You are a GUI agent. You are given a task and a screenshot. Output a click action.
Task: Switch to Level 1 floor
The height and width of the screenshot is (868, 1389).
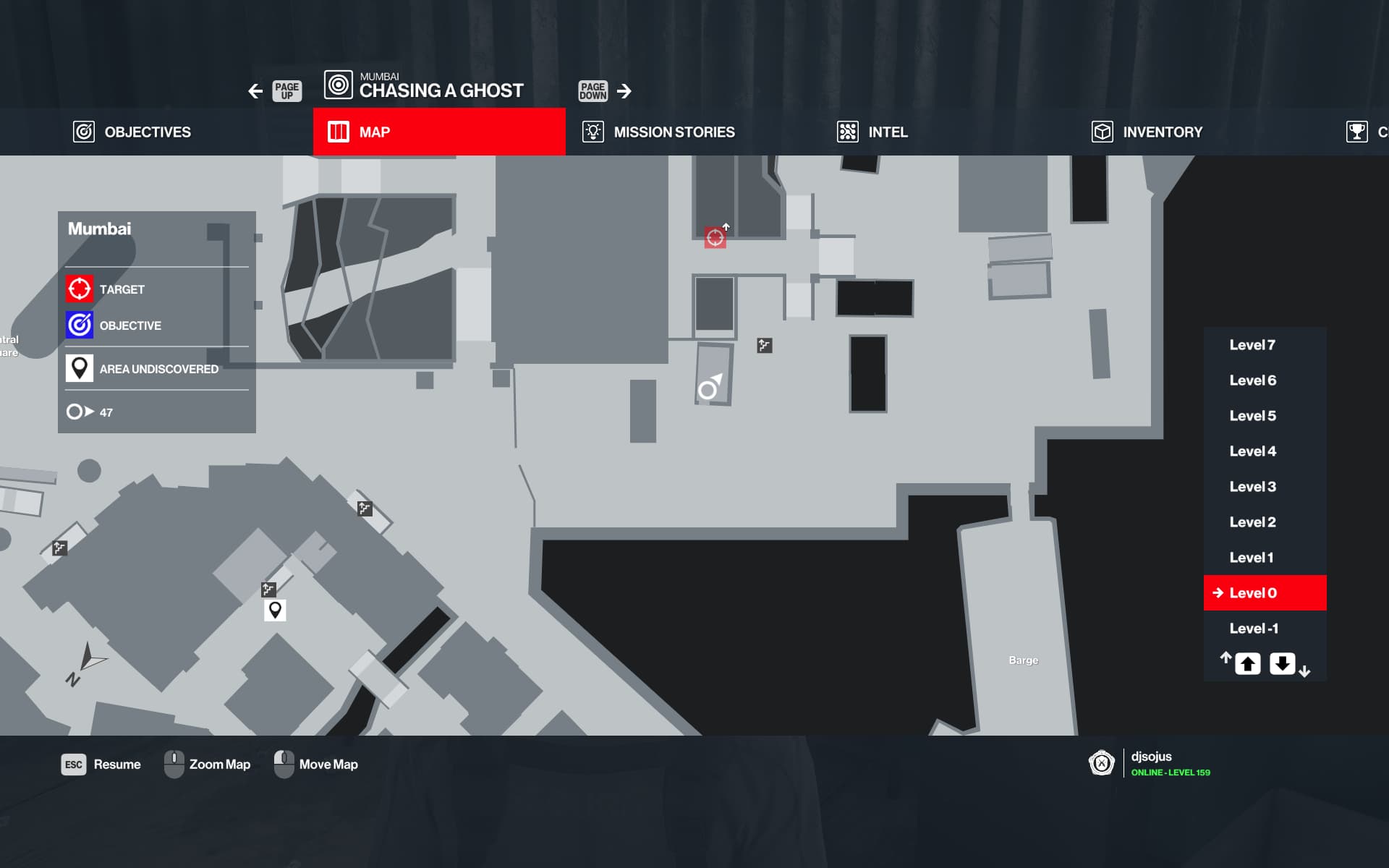[1251, 558]
